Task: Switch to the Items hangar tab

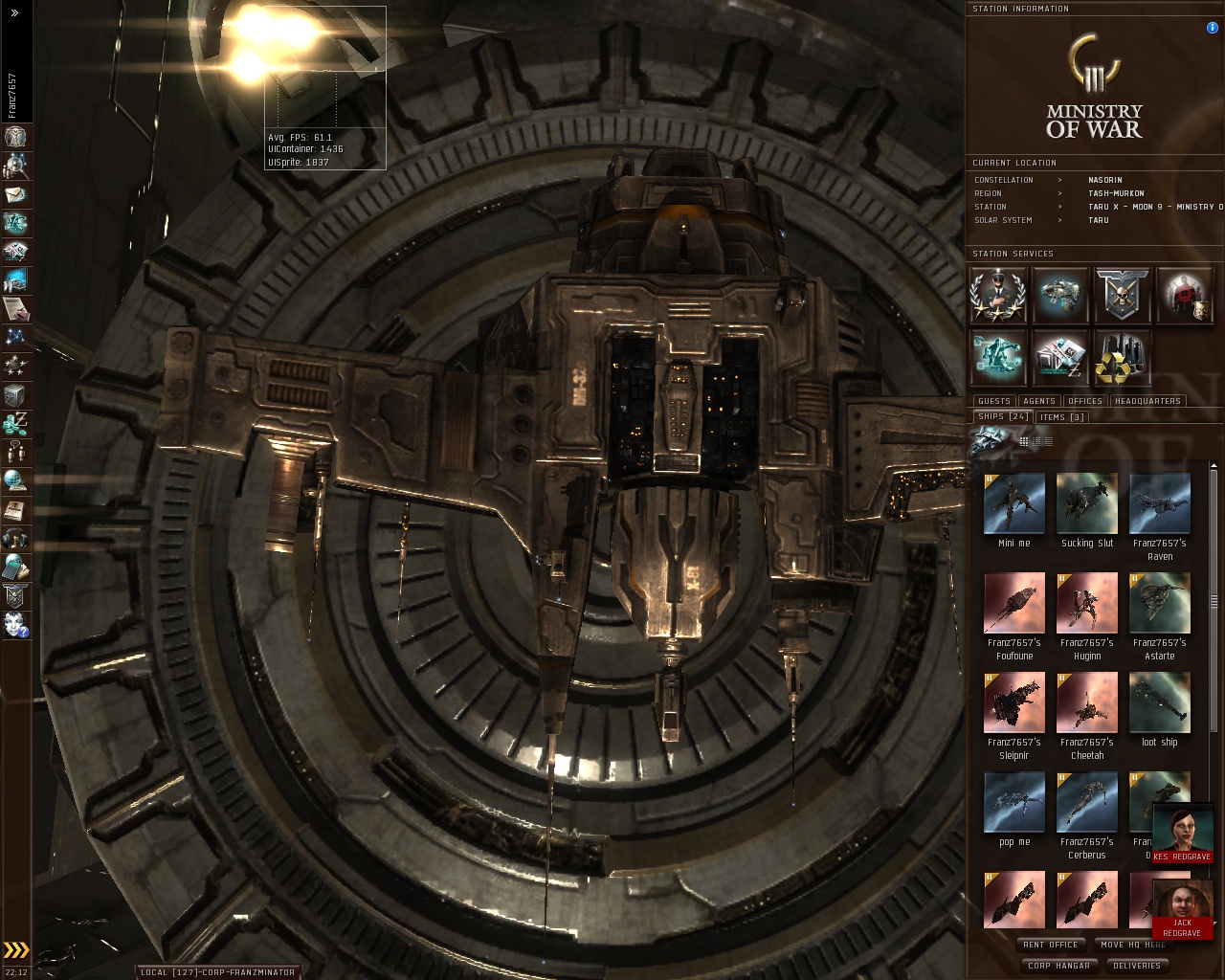Action: [x=1062, y=417]
